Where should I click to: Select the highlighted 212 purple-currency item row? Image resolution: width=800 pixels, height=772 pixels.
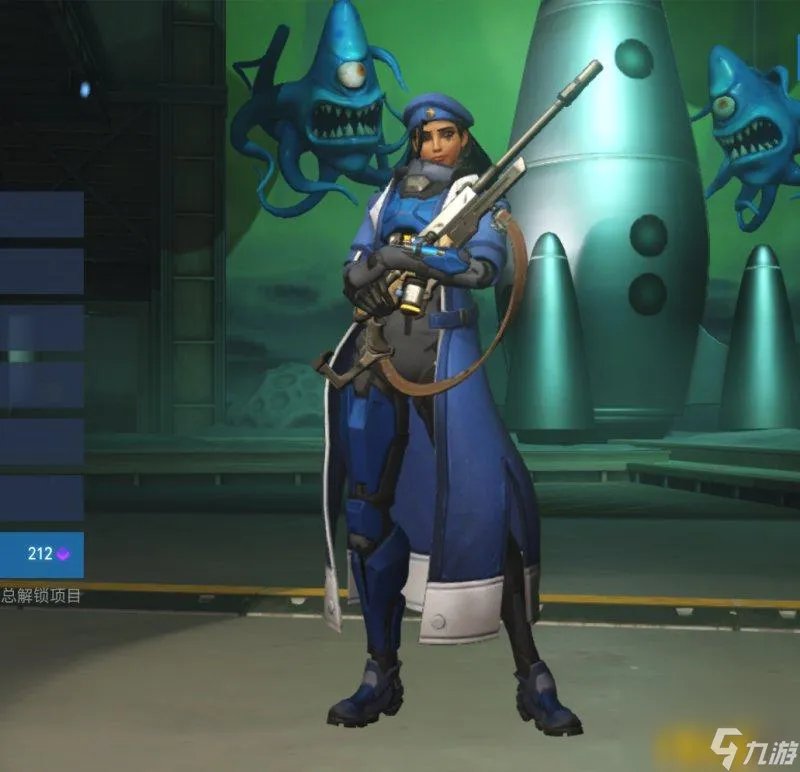(41, 555)
